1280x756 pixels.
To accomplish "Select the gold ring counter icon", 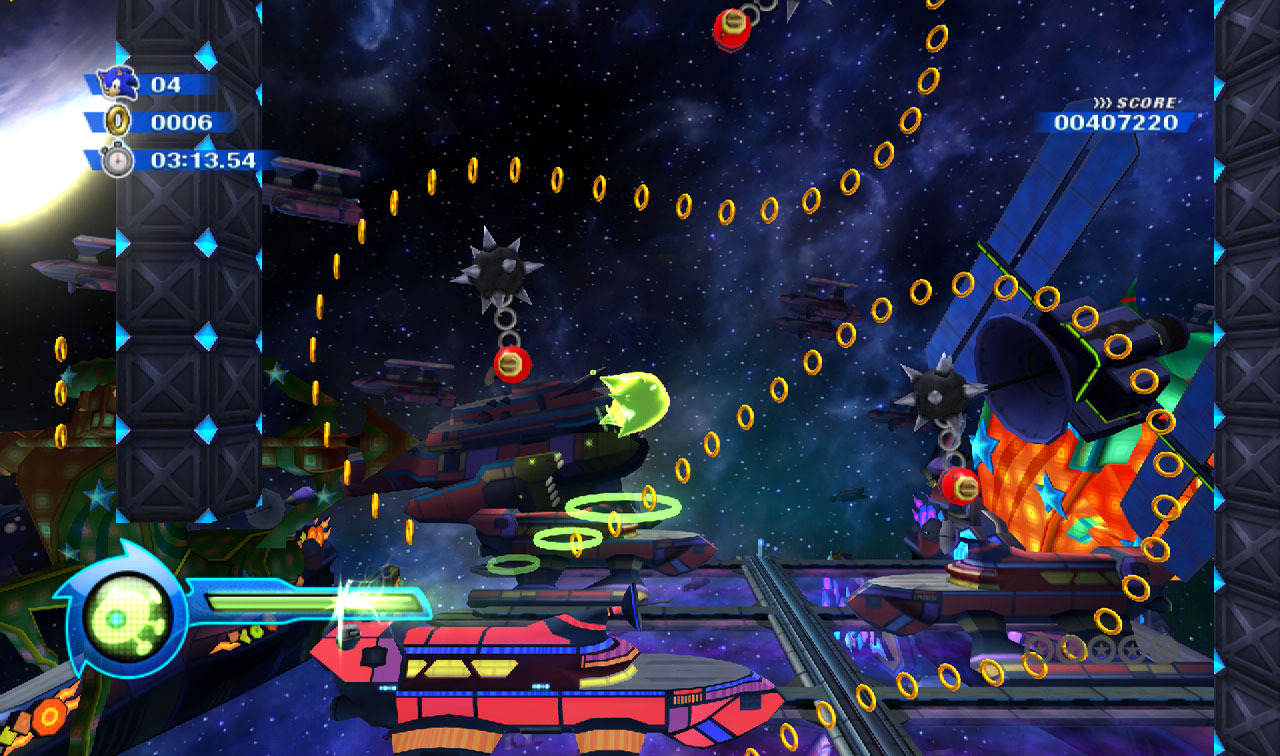I will [x=118, y=122].
